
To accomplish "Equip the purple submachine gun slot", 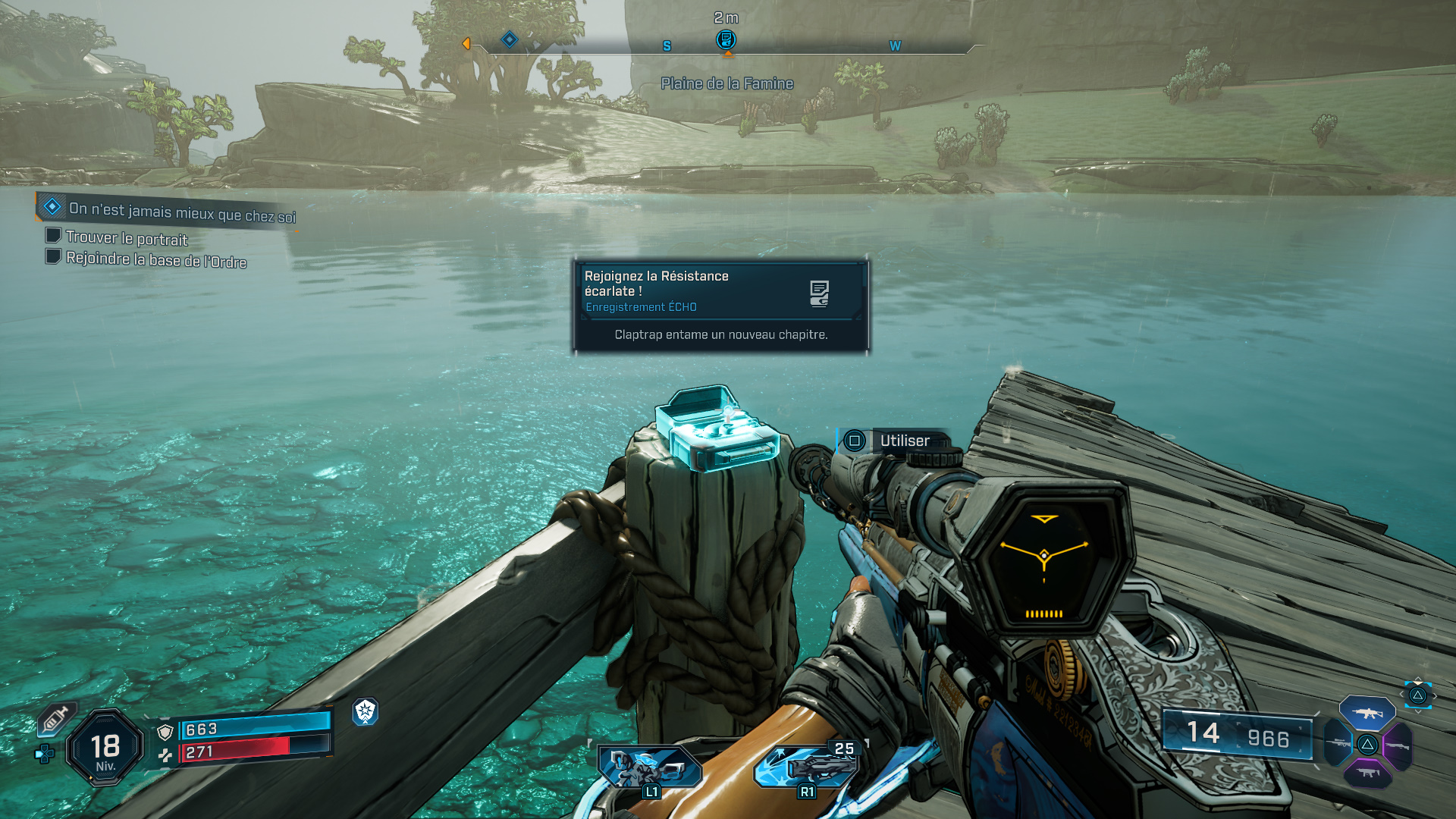I will [x=1367, y=773].
